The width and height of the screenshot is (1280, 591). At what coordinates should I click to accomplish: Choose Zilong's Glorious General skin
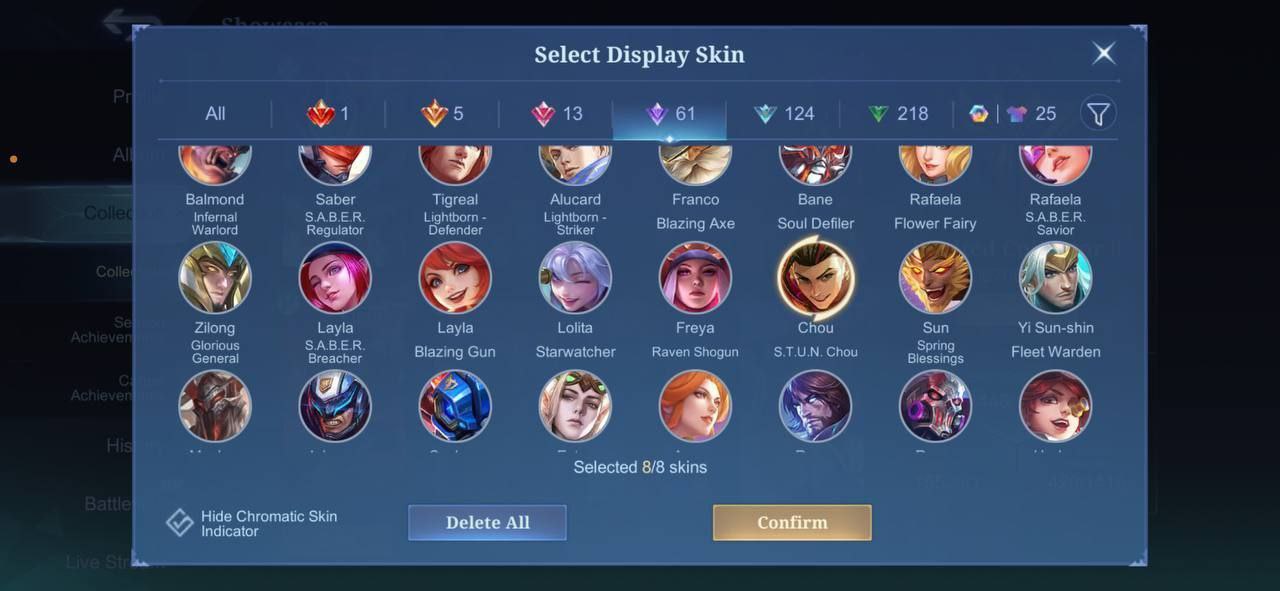click(x=215, y=278)
